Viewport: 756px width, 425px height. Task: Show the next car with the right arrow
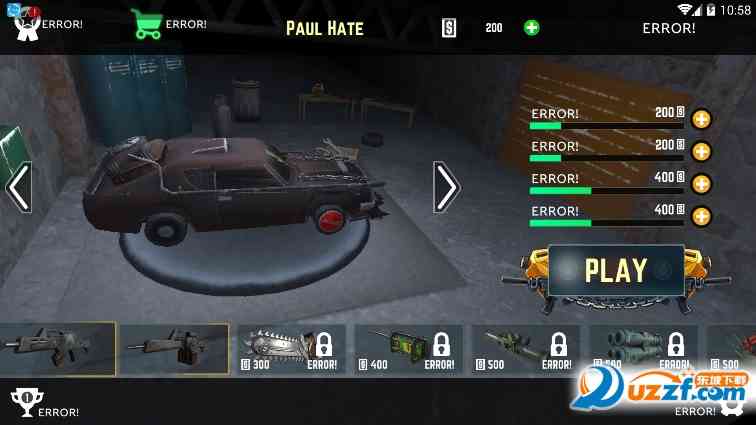(446, 187)
